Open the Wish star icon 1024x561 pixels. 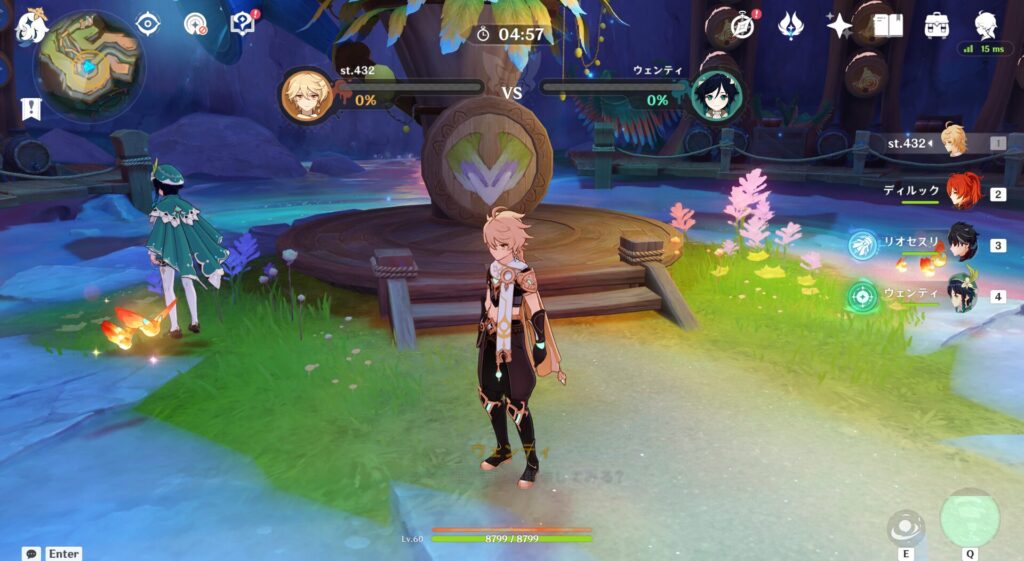coord(839,25)
